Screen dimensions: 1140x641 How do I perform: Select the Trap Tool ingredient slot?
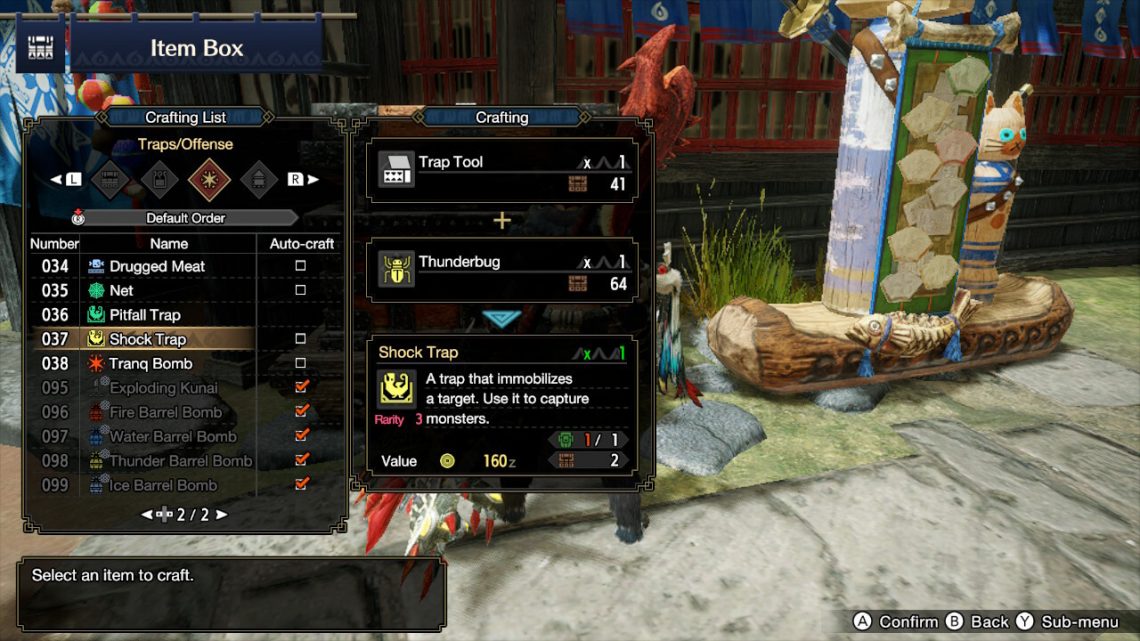coord(502,171)
